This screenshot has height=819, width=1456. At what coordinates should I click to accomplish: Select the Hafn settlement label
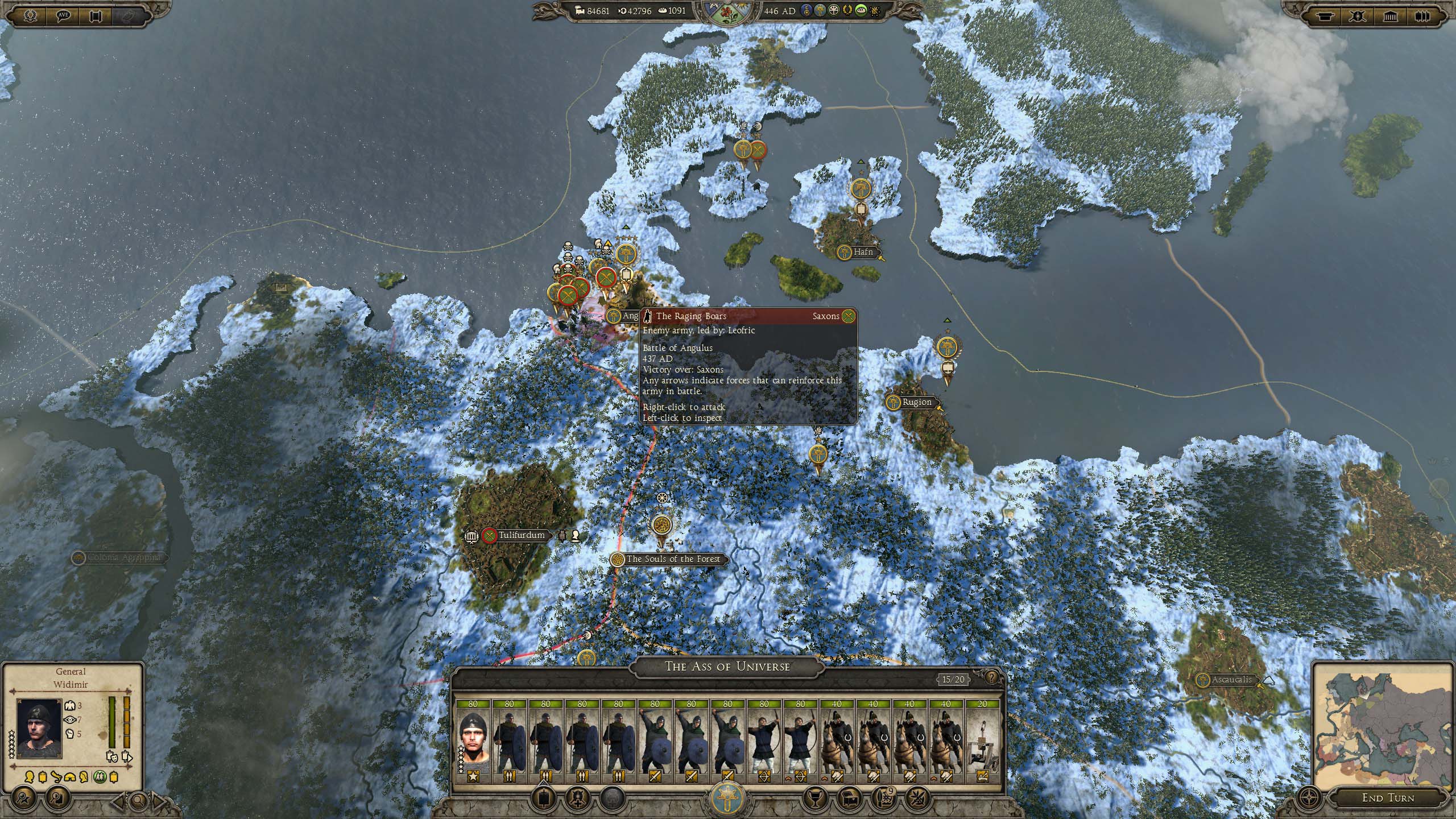[862, 251]
